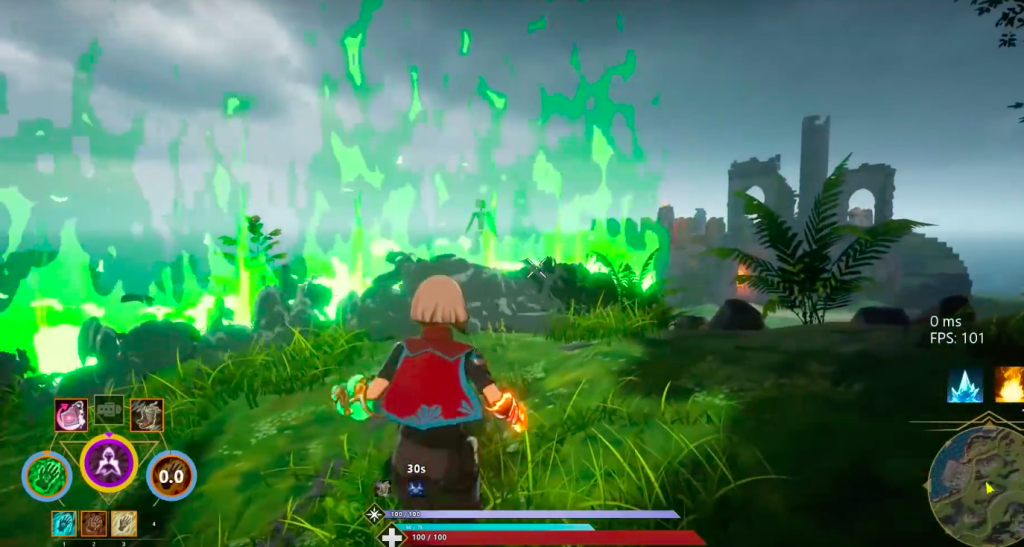Choose the cyan hand slot numbered 1

(x=64, y=523)
